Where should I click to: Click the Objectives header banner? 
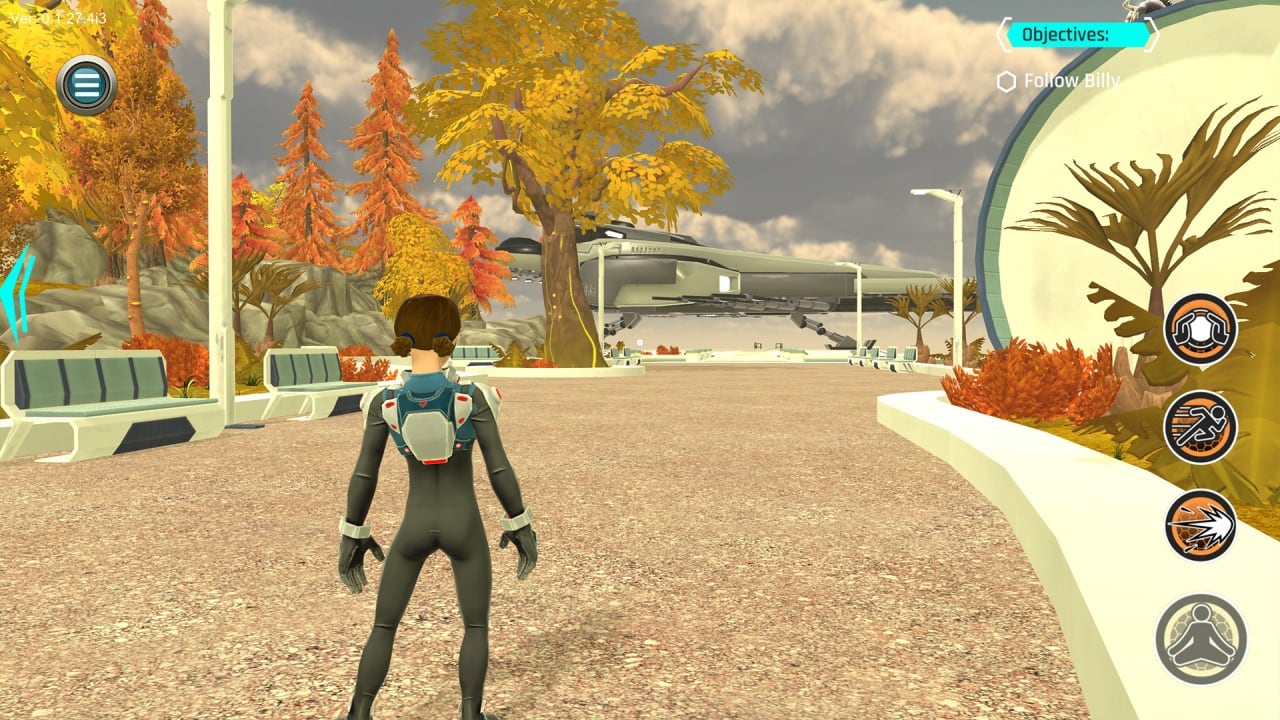coord(1077,35)
